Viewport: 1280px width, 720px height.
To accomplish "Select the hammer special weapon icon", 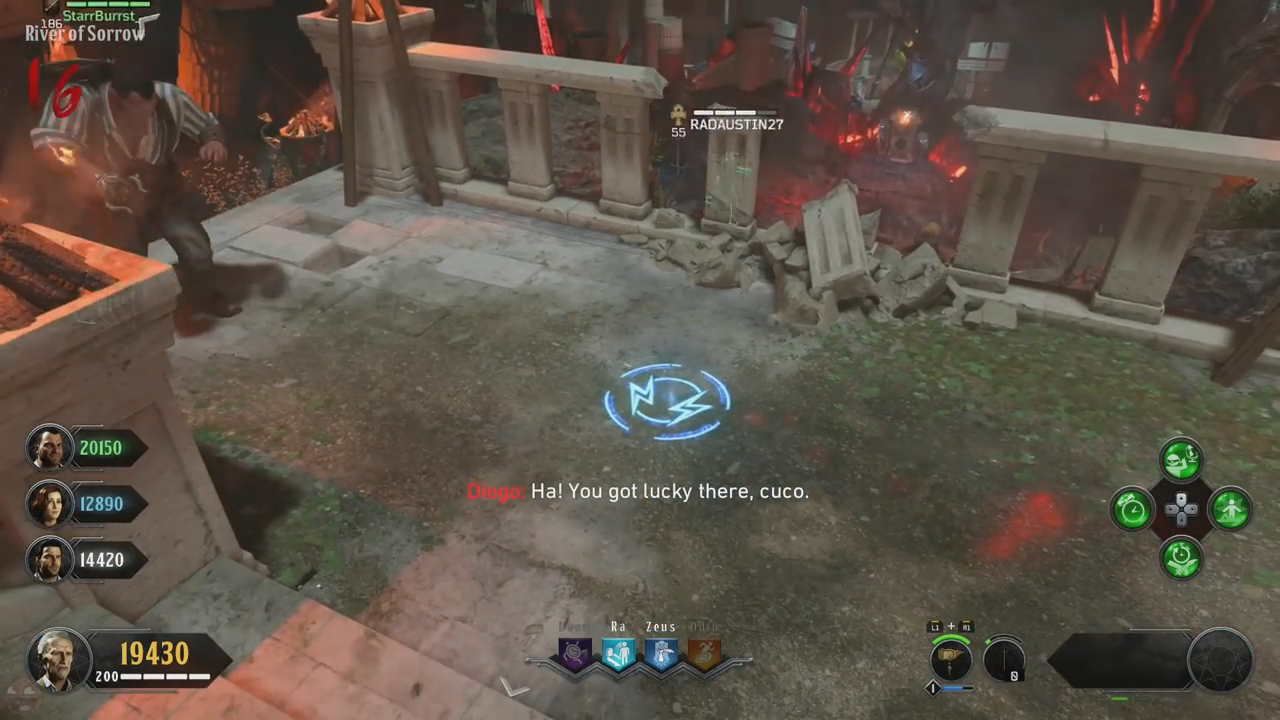I will (x=950, y=660).
